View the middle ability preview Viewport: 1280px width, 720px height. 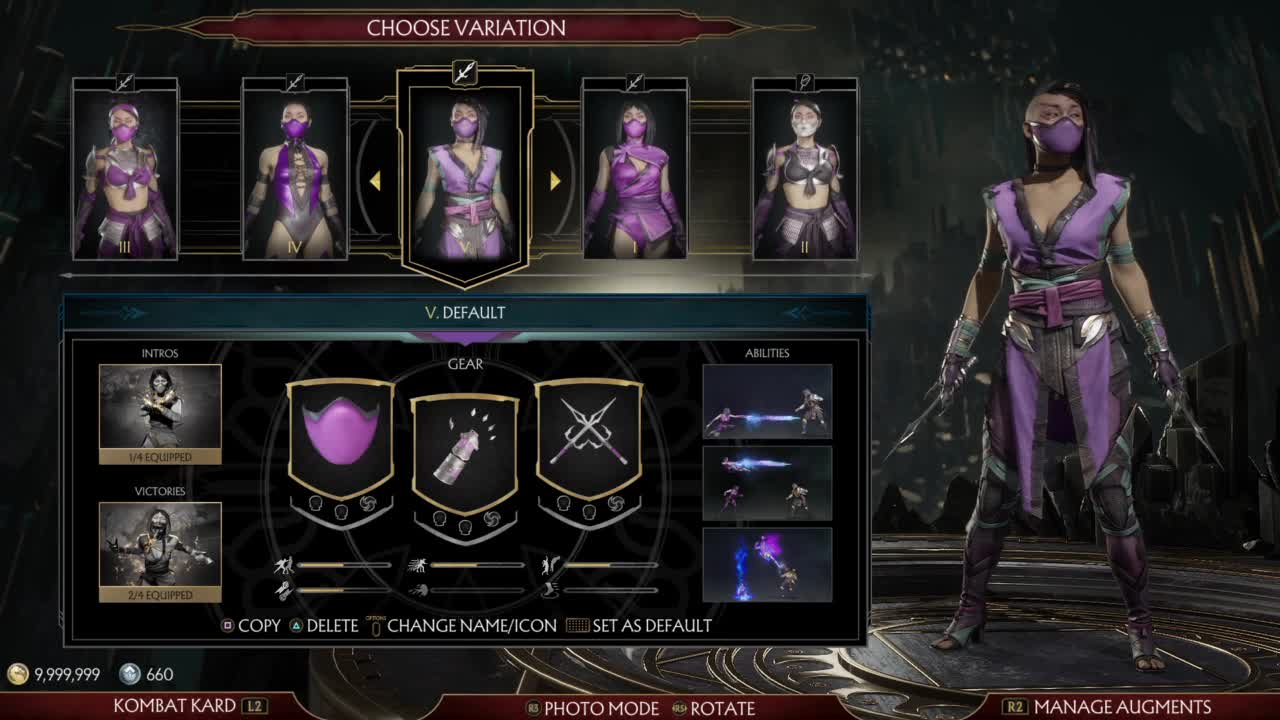click(x=767, y=483)
